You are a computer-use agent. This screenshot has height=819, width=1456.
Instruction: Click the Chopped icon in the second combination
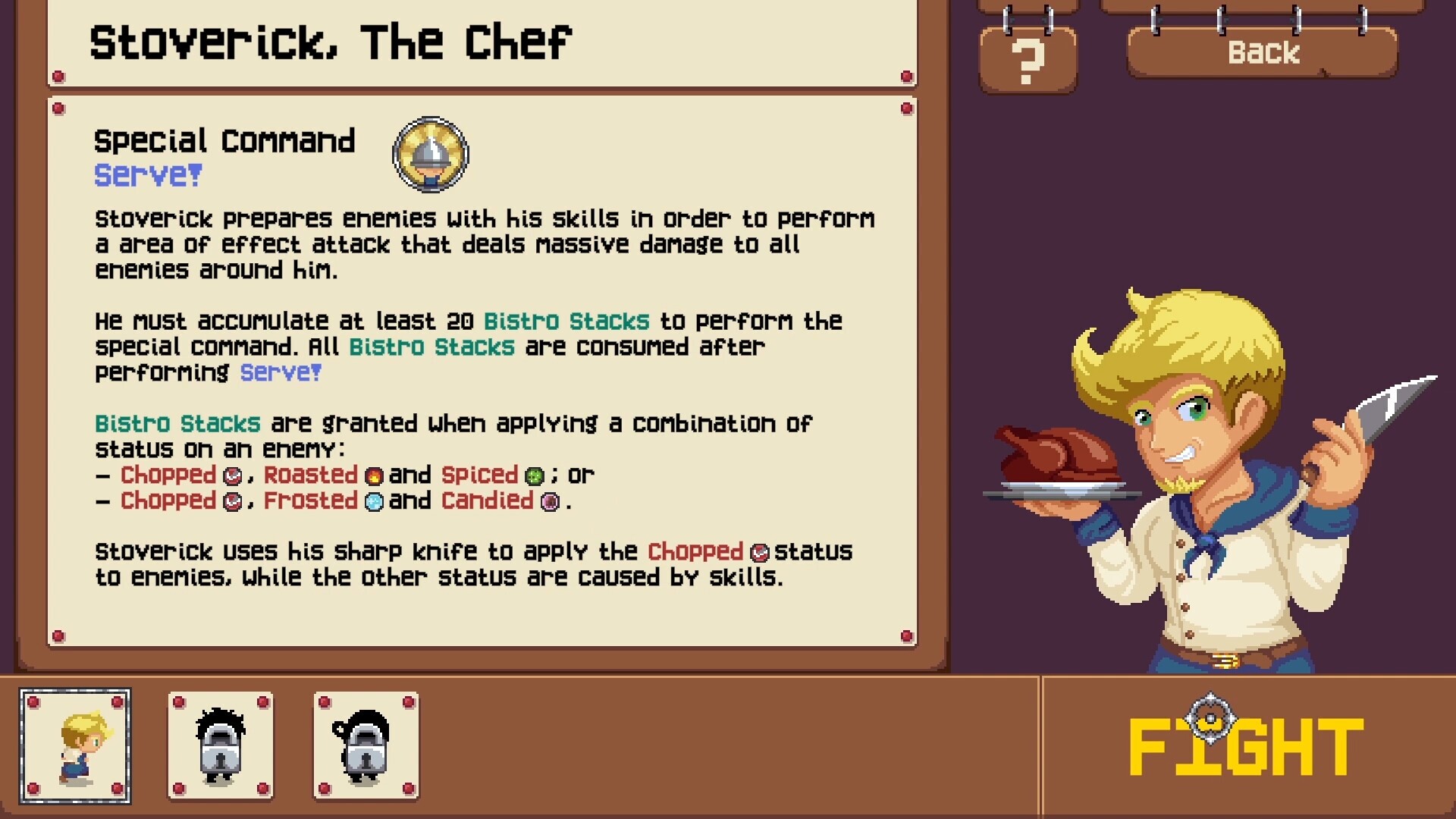pyautogui.click(x=231, y=502)
